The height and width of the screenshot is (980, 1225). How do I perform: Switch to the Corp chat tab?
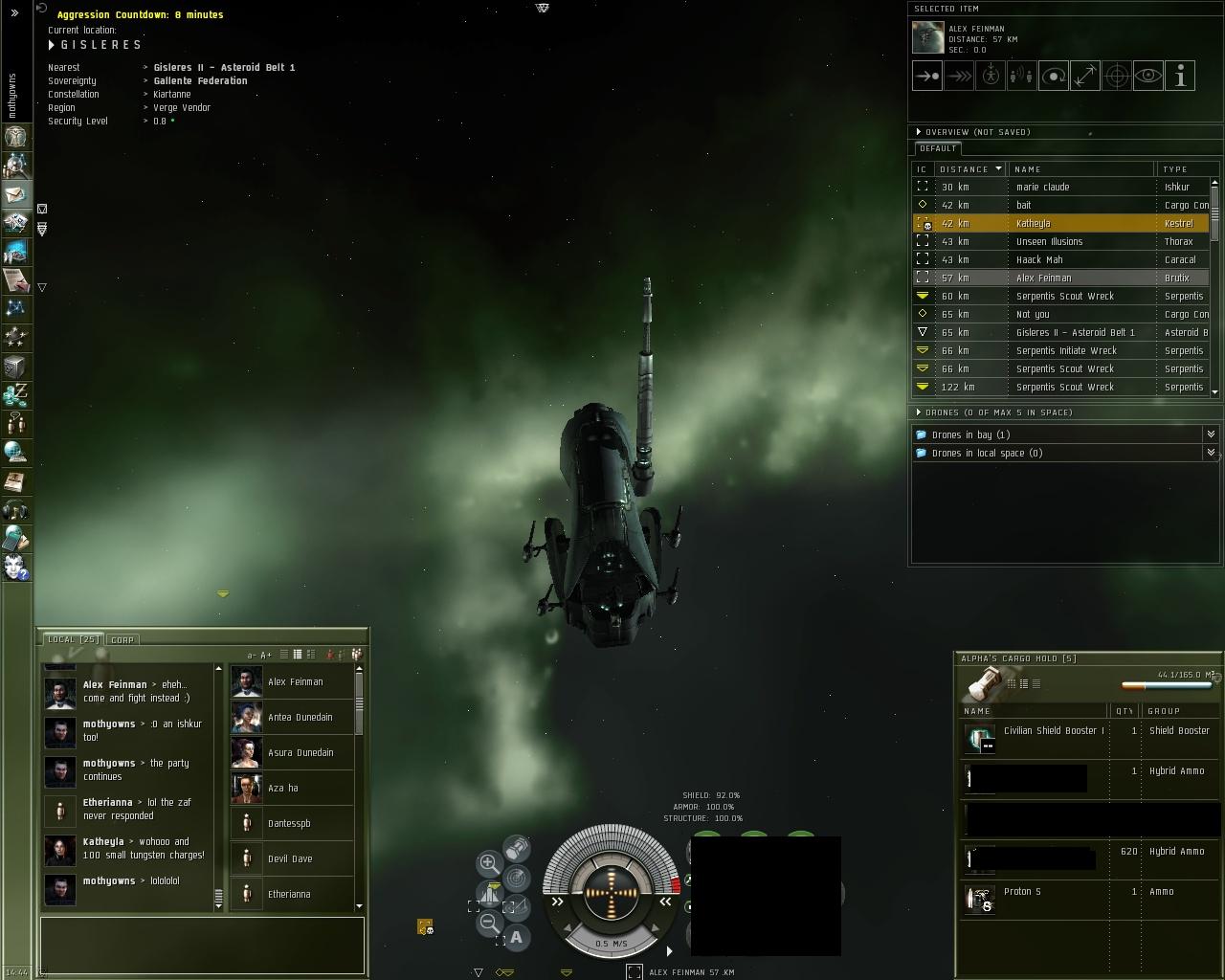point(122,639)
